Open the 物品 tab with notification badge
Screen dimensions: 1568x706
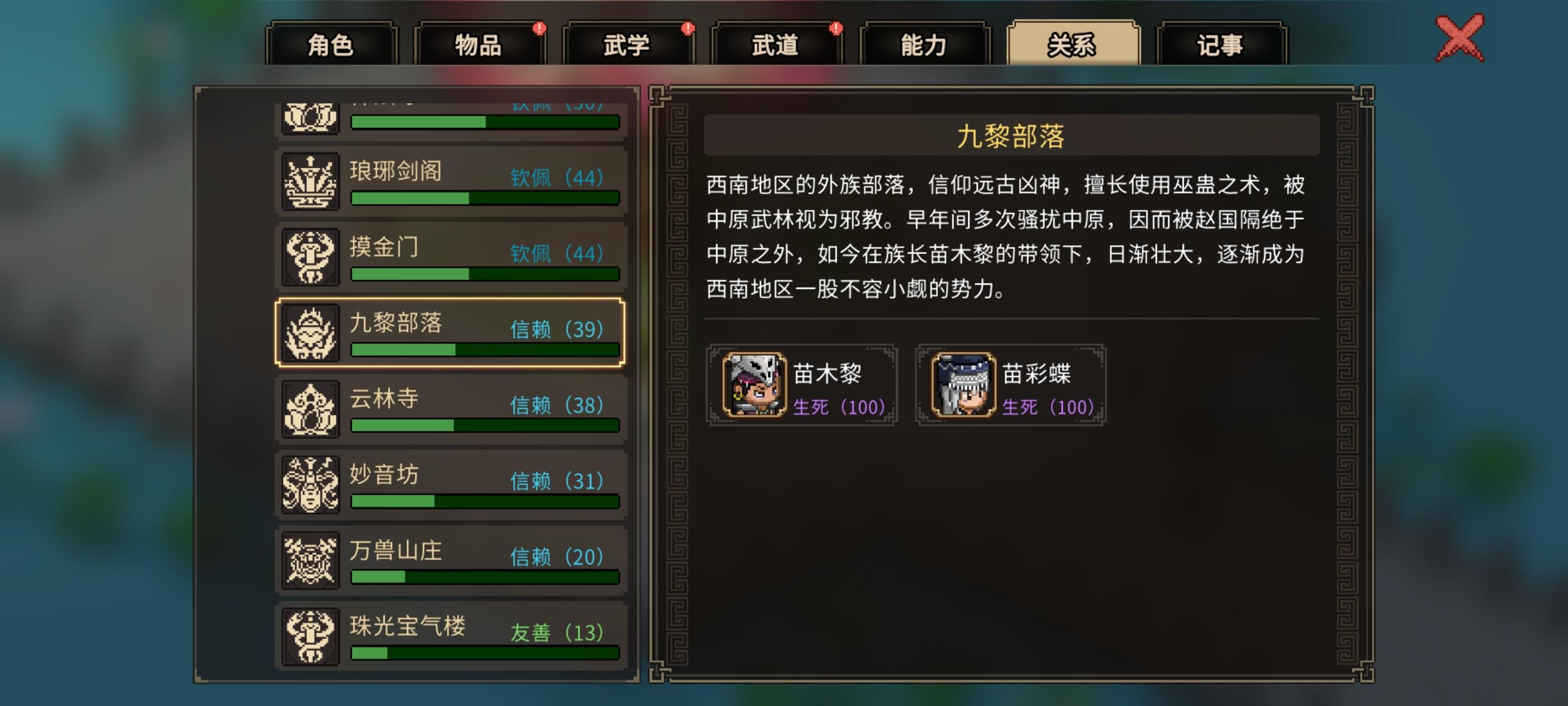tap(479, 45)
